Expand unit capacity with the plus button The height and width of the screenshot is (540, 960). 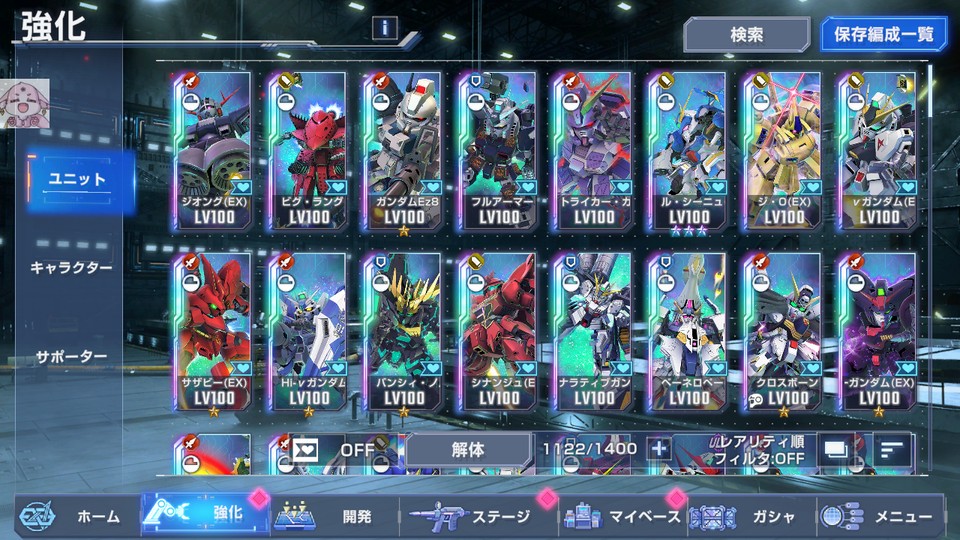pos(659,449)
